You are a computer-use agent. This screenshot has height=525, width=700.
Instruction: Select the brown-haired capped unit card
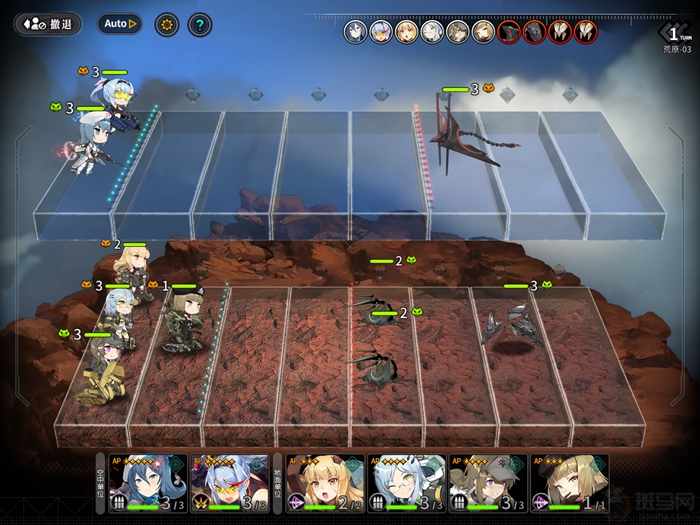(x=486, y=484)
